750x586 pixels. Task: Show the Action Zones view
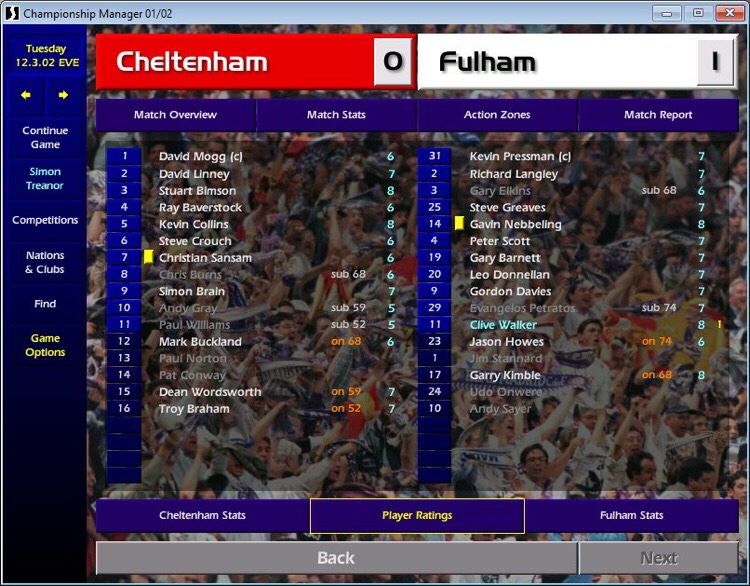click(x=497, y=115)
